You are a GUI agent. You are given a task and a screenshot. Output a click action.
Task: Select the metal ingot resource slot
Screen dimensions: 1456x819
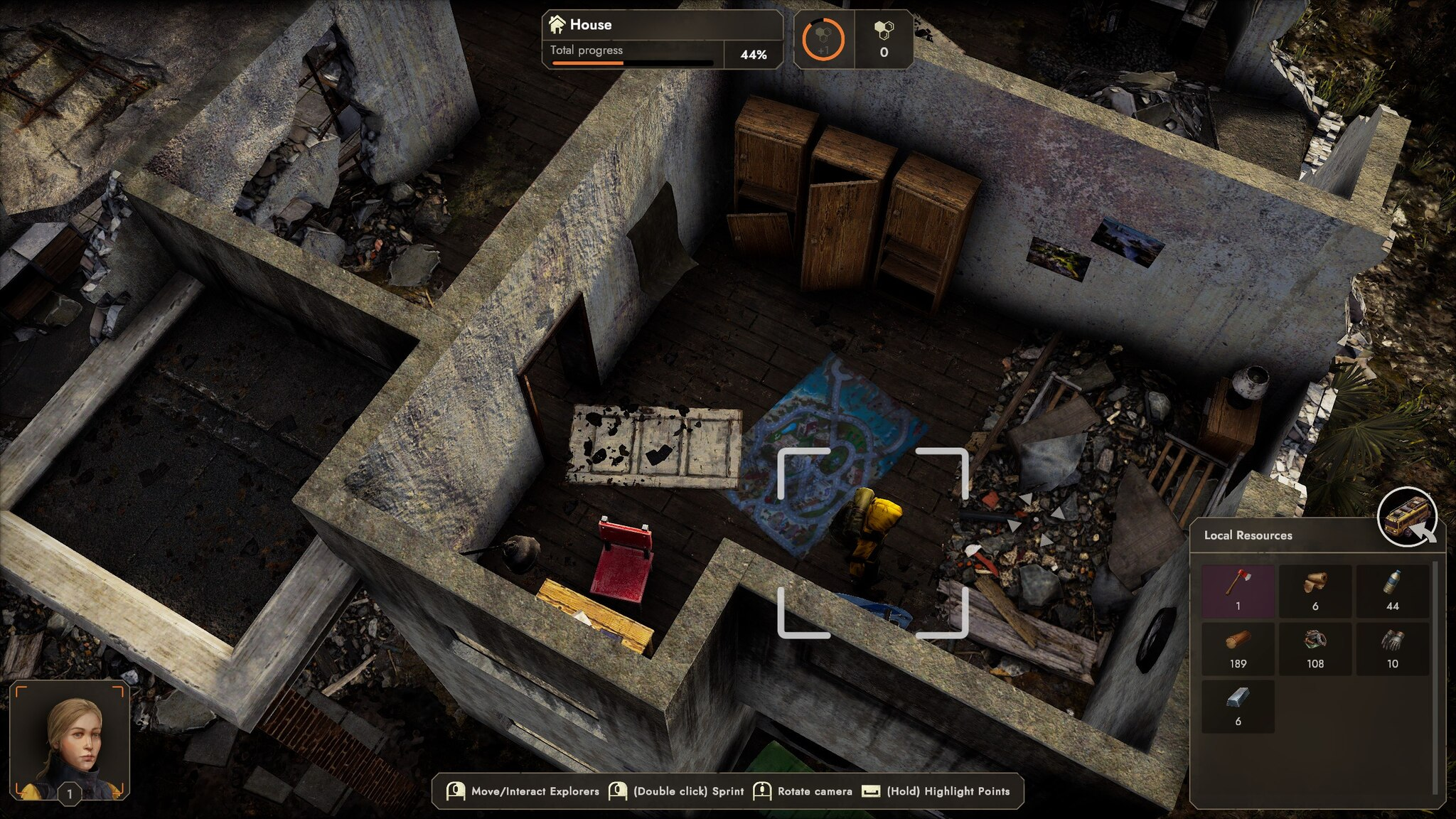click(1238, 705)
